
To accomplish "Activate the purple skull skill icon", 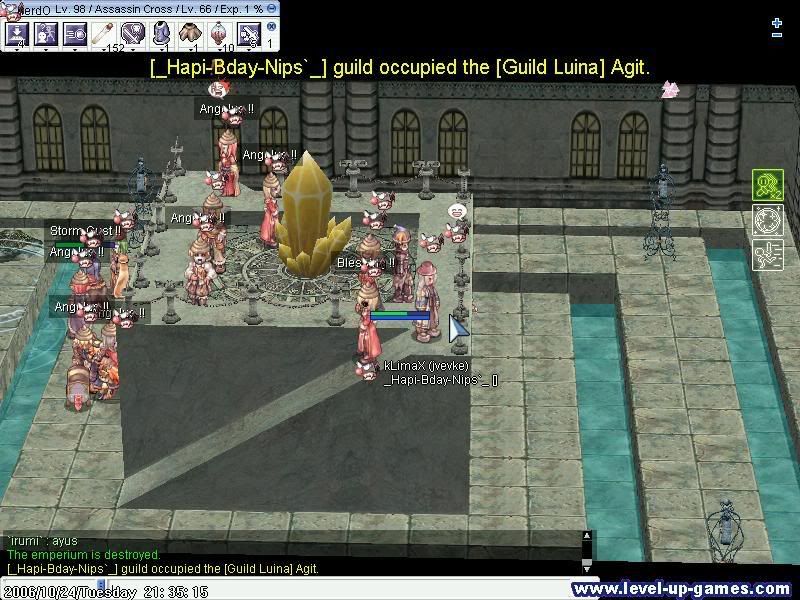I will point(133,35).
